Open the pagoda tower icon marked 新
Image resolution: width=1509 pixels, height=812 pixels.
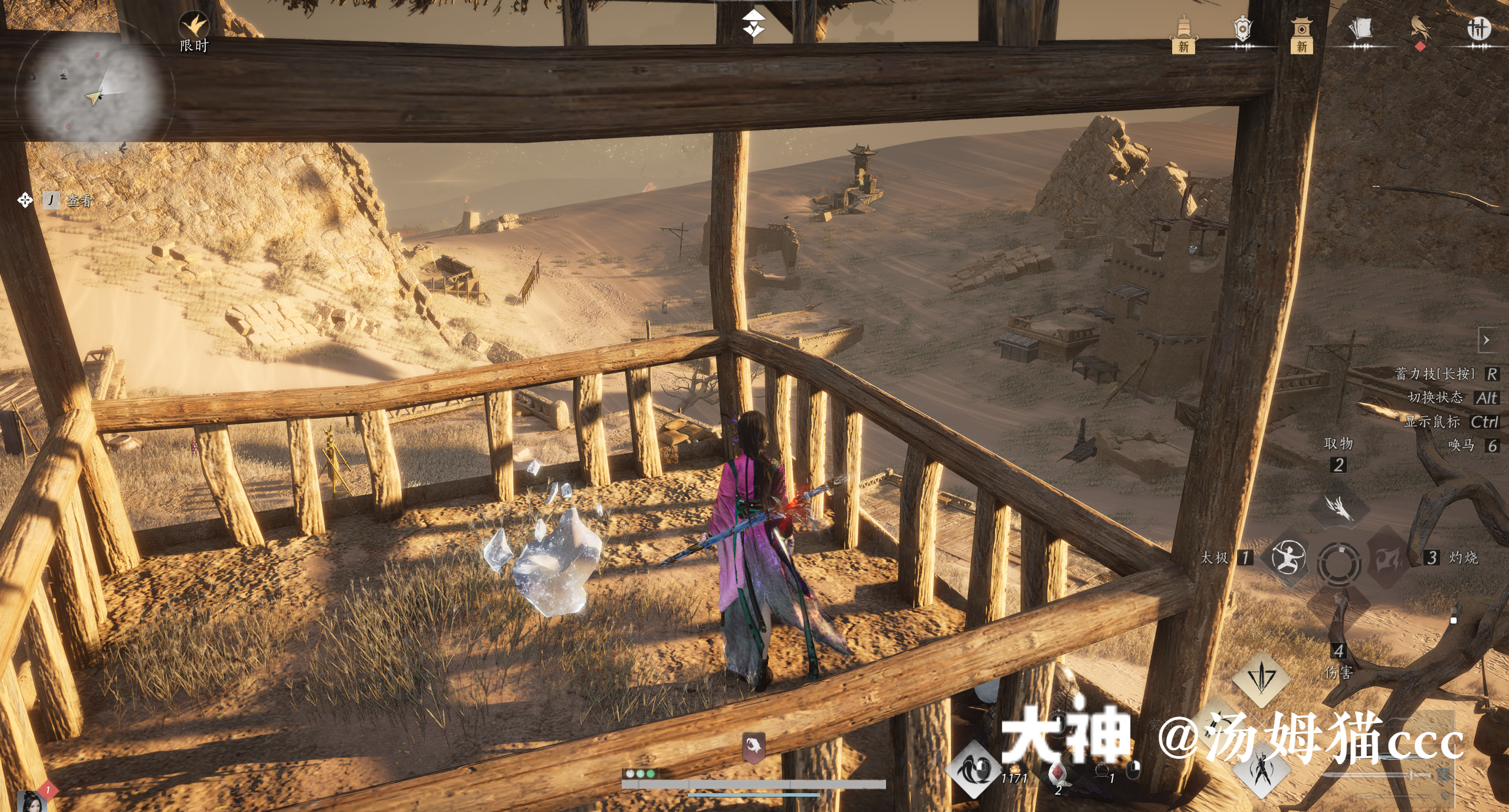pyautogui.click(x=1183, y=34)
